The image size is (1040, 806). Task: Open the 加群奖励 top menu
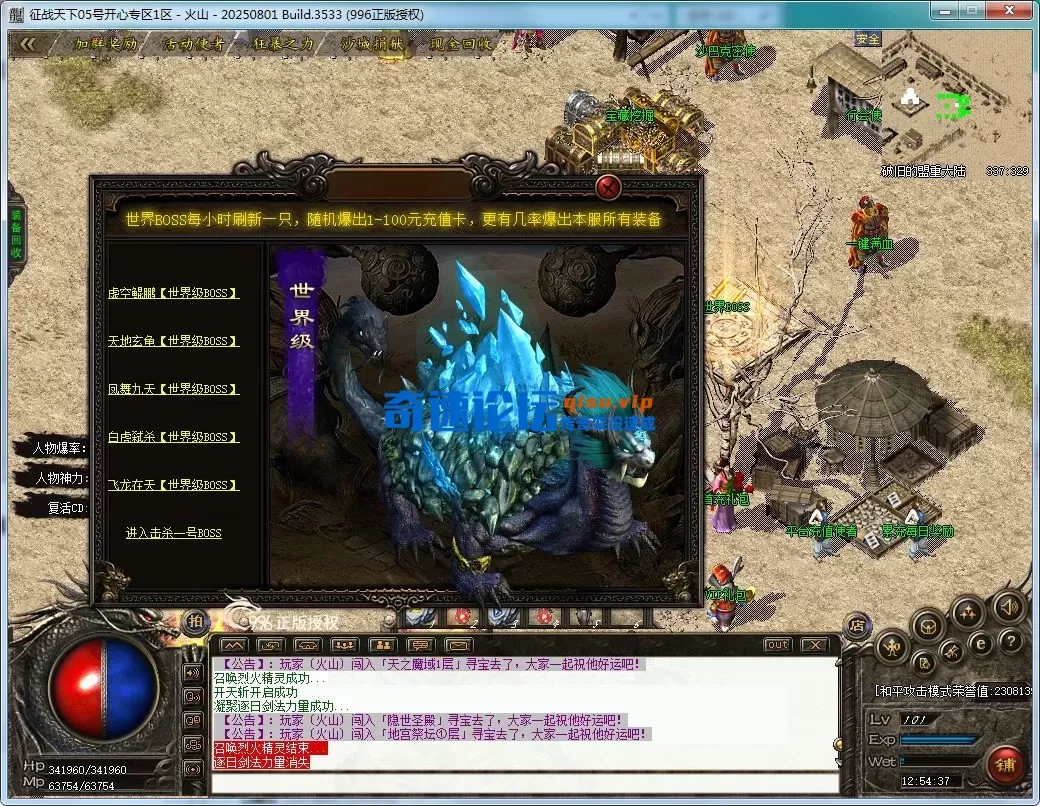click(x=106, y=44)
